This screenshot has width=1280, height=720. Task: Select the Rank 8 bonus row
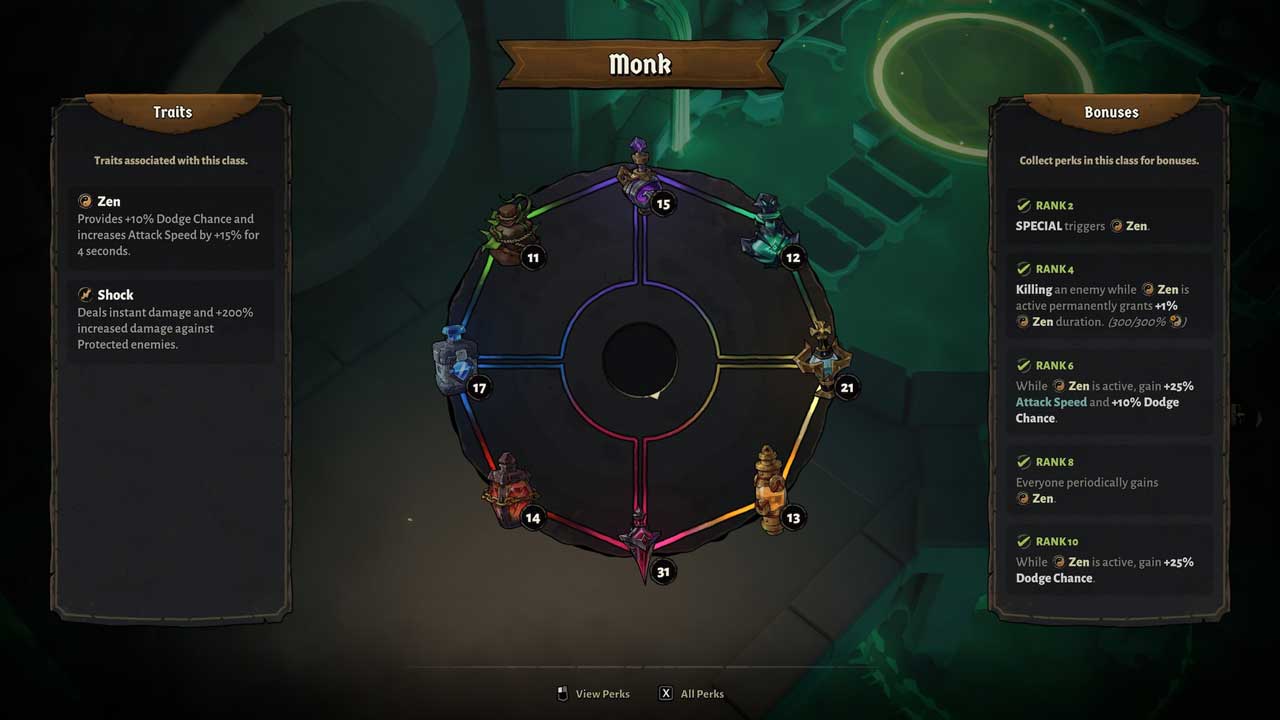pyautogui.click(x=1109, y=480)
